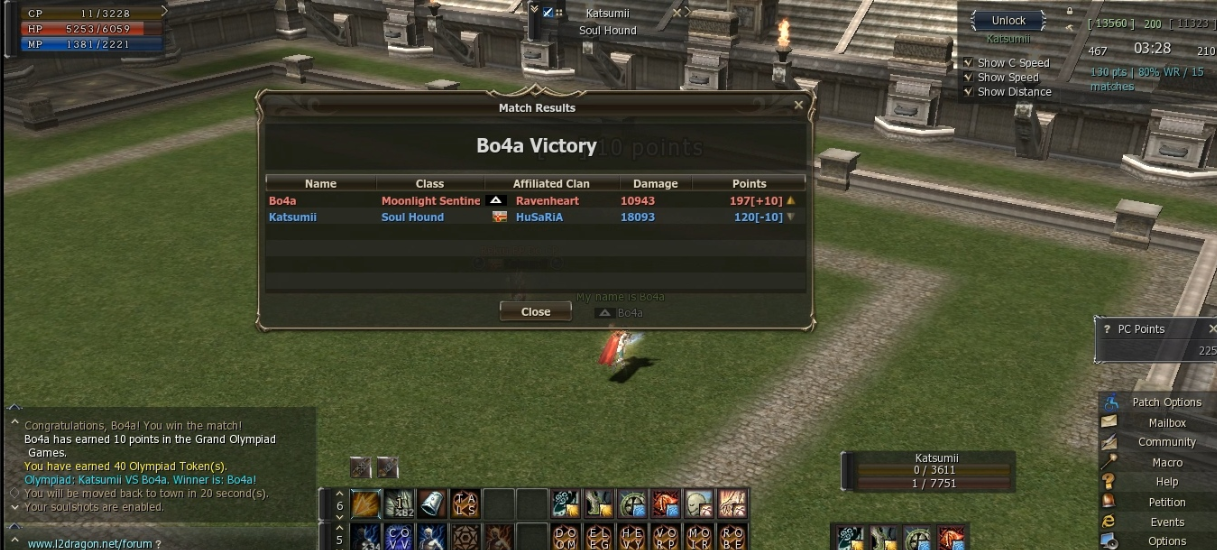Visit the l2dragon.net forum link
This screenshot has width=1217, height=550.
point(89,544)
